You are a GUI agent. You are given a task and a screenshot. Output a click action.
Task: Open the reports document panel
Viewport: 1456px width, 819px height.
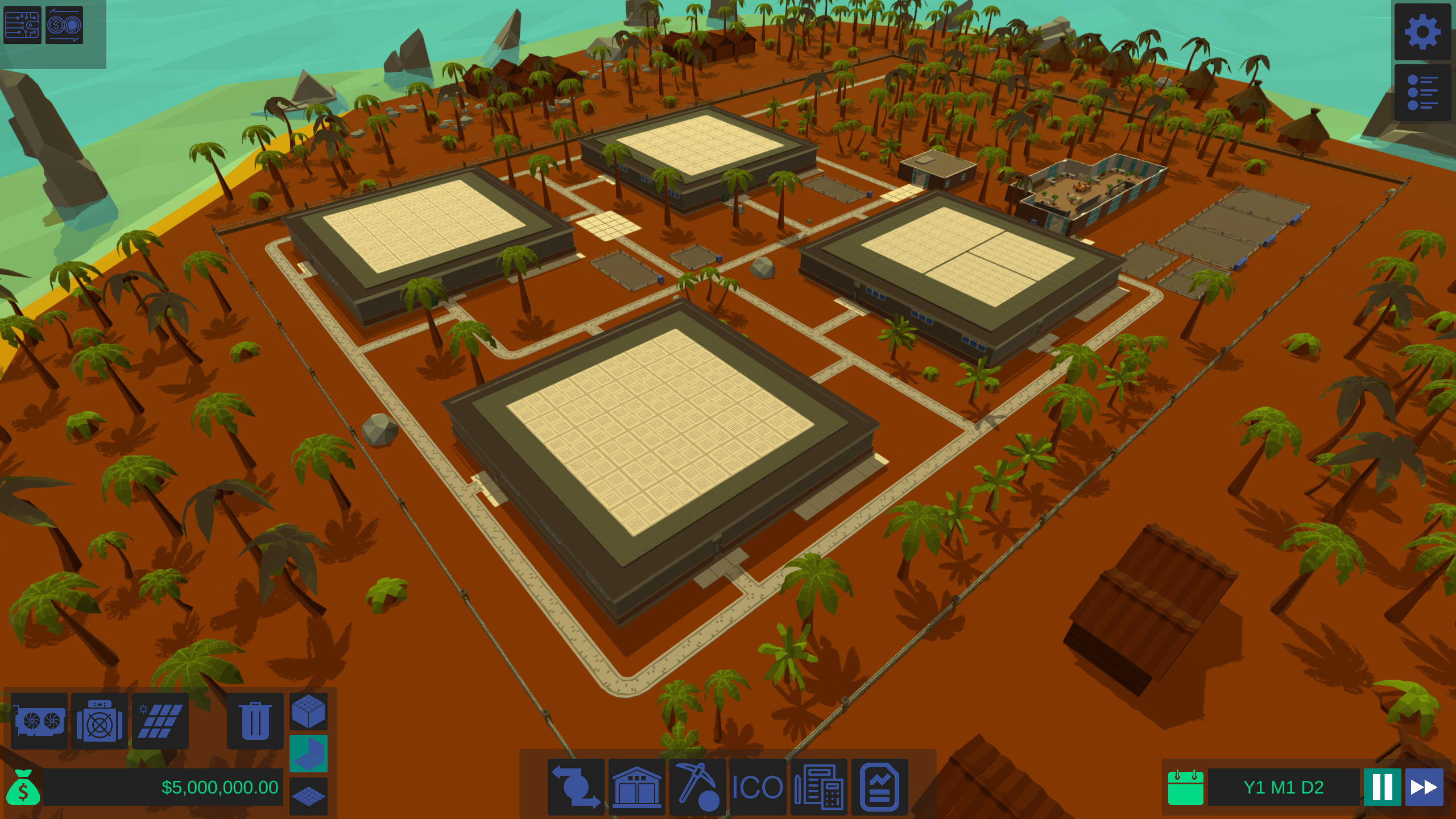tap(880, 788)
